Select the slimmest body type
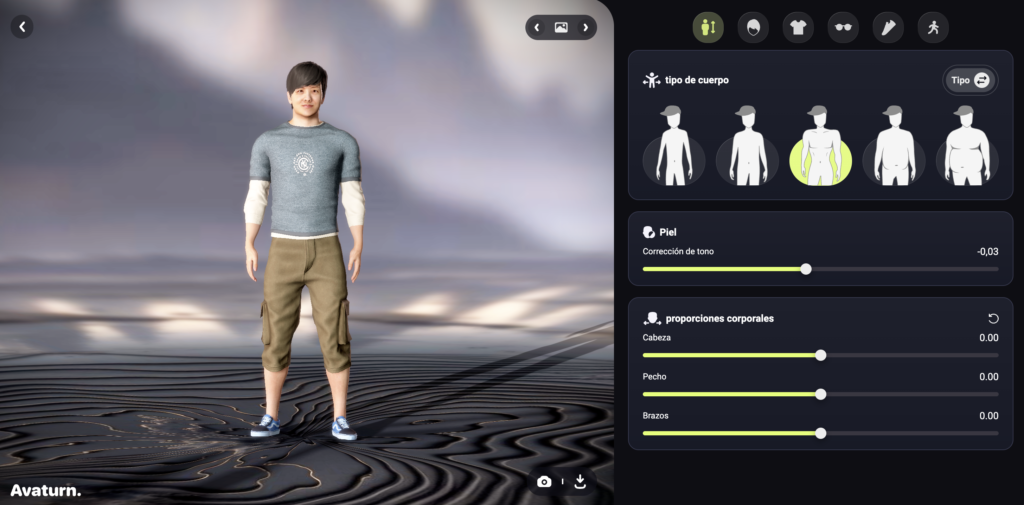The height and width of the screenshot is (505, 1024). point(673,147)
